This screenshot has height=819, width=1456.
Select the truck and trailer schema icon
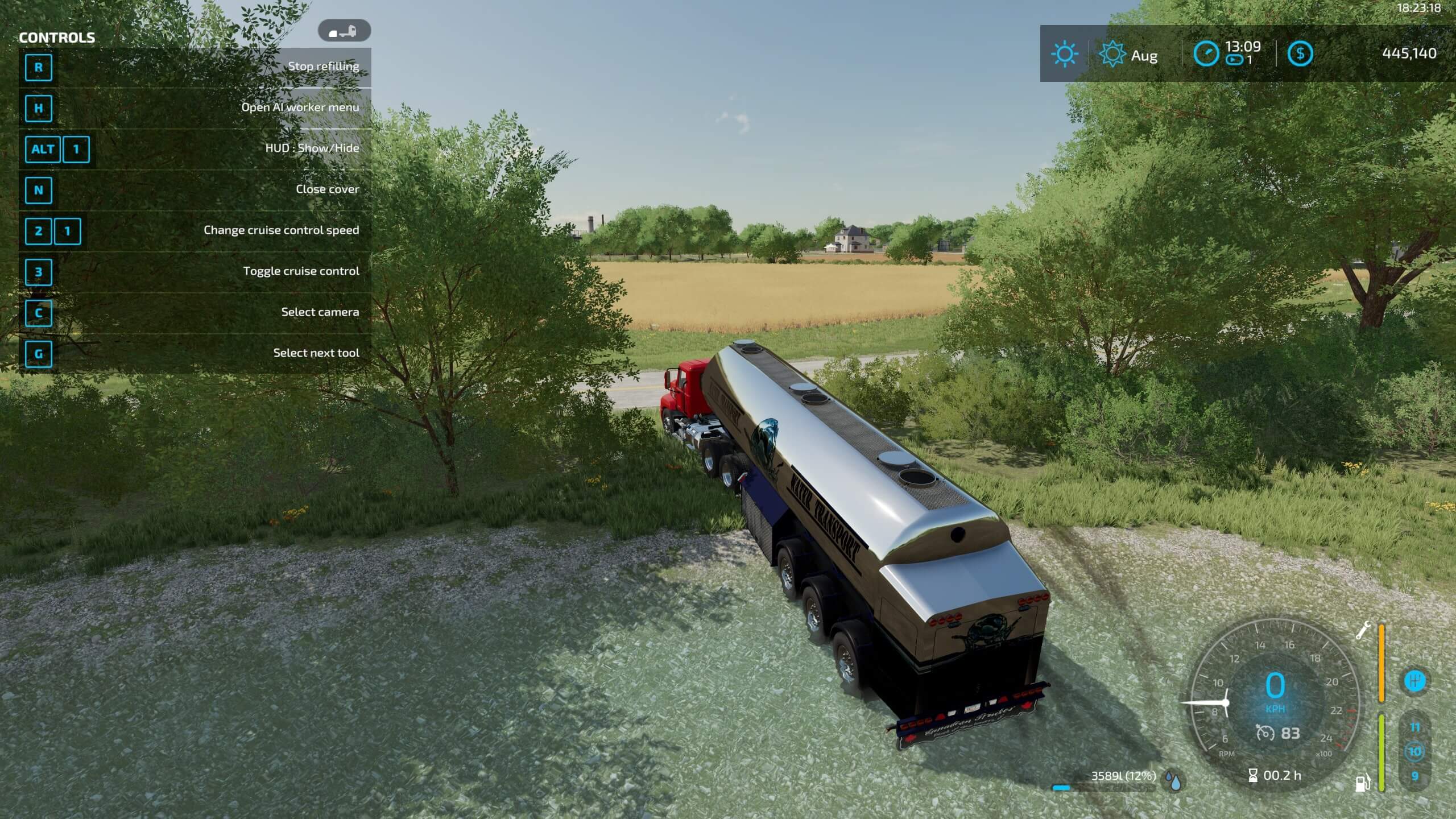click(344, 31)
